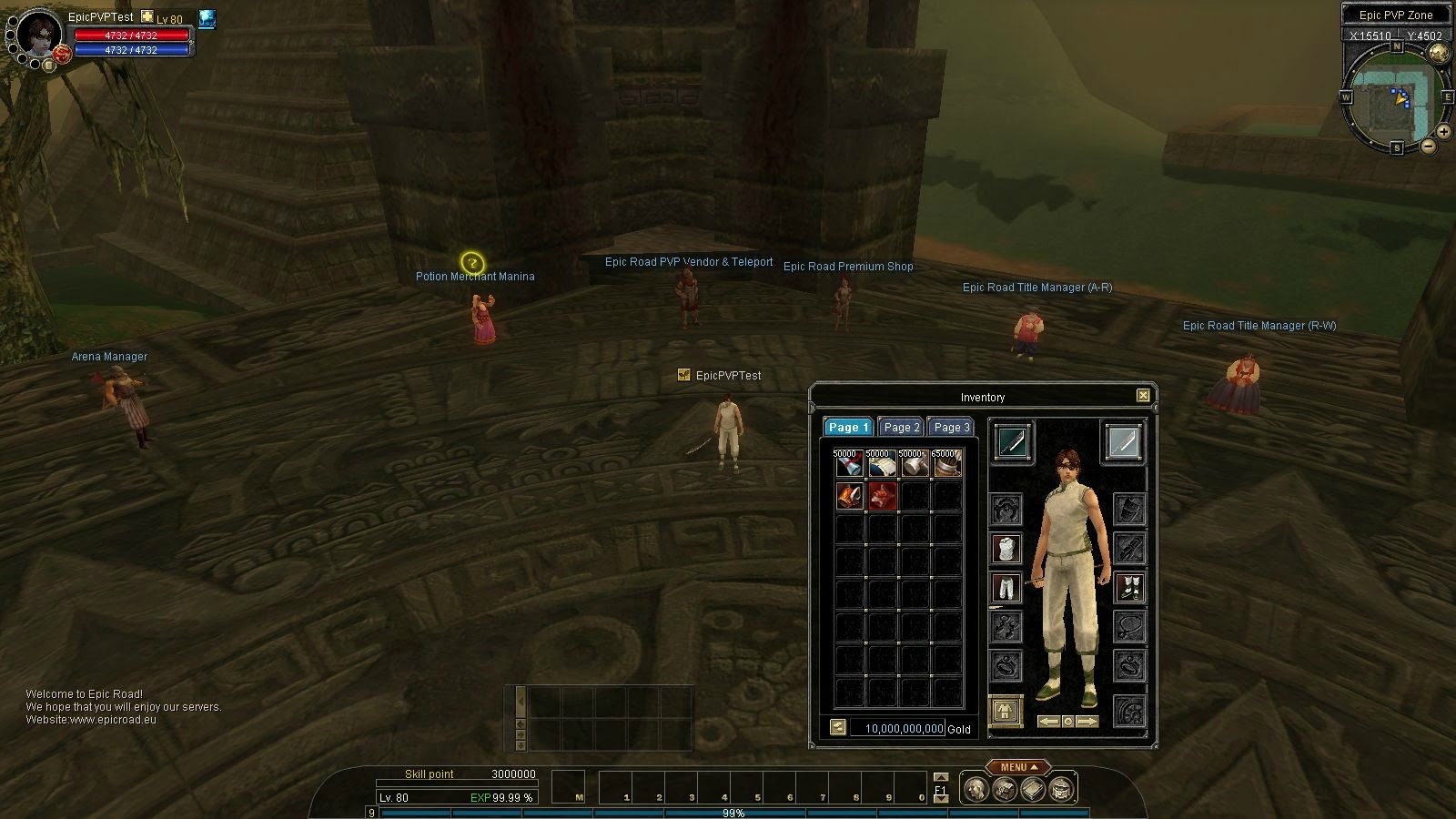
Task: Select the orange gauntlet item in inventory
Action: 849,496
